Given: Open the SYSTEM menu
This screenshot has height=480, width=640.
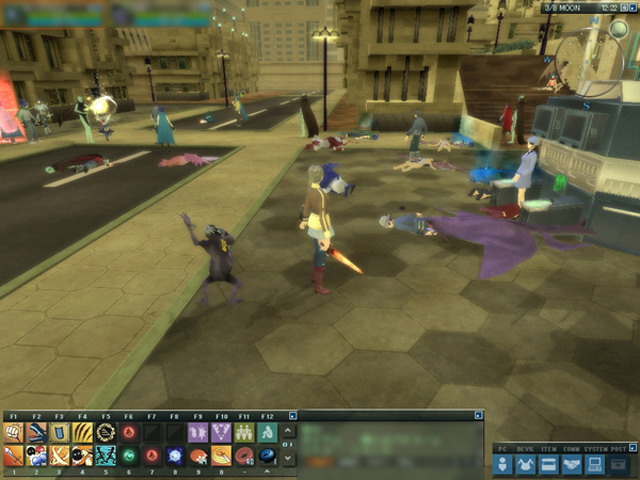Looking at the screenshot, I should (x=594, y=465).
